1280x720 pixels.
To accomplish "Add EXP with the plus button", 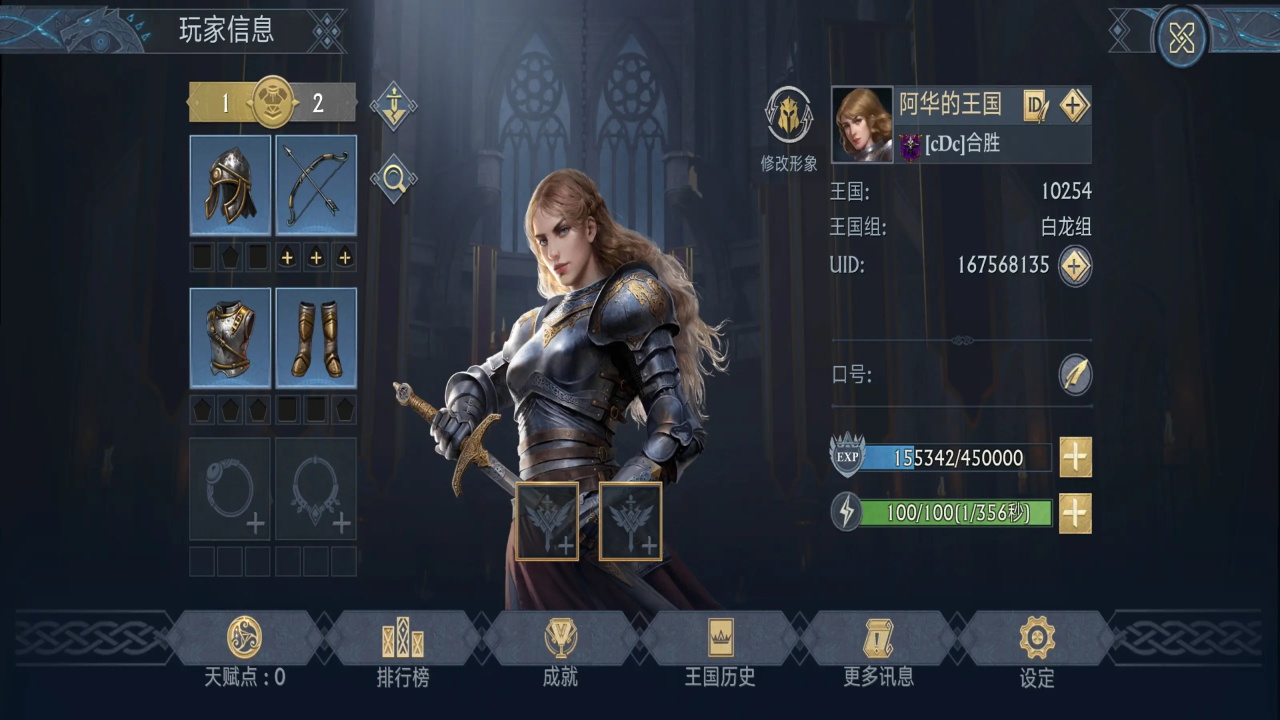I will click(1075, 457).
